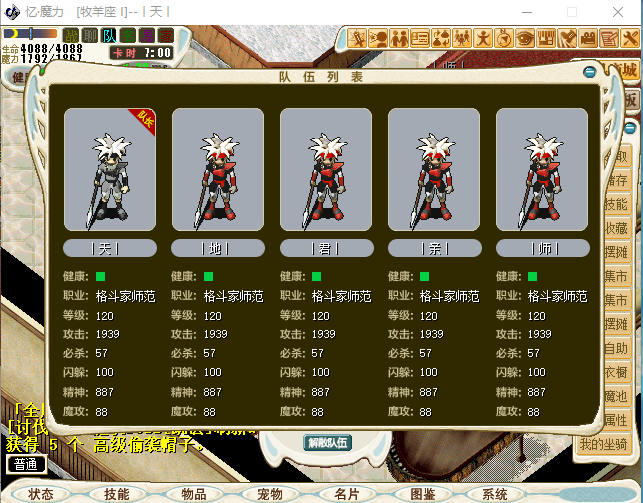Open the 技能 skills tab at the bottom
The width and height of the screenshot is (643, 503).
116,494
